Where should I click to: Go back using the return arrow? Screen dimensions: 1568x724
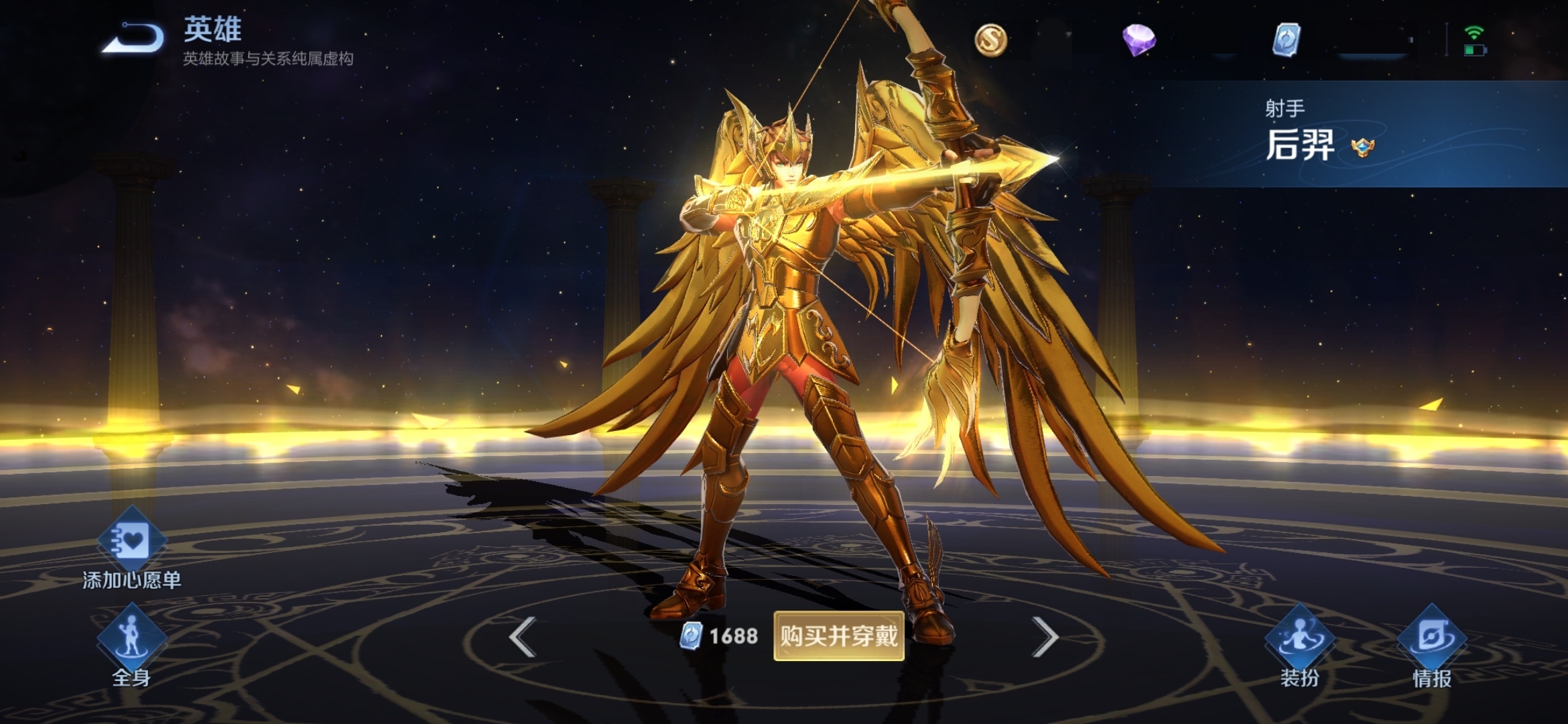(134, 38)
